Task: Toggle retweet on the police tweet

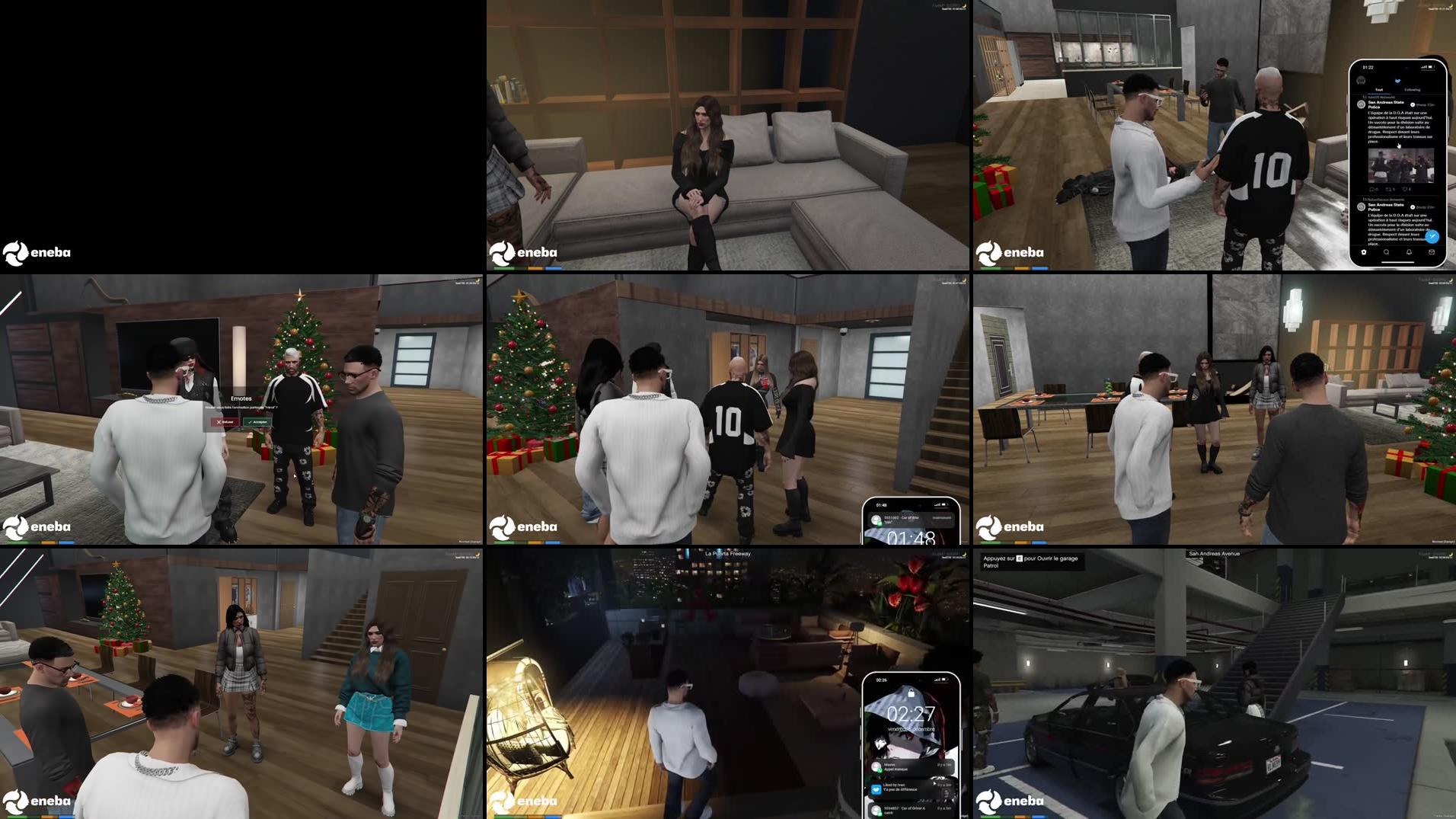Action: tap(1390, 189)
